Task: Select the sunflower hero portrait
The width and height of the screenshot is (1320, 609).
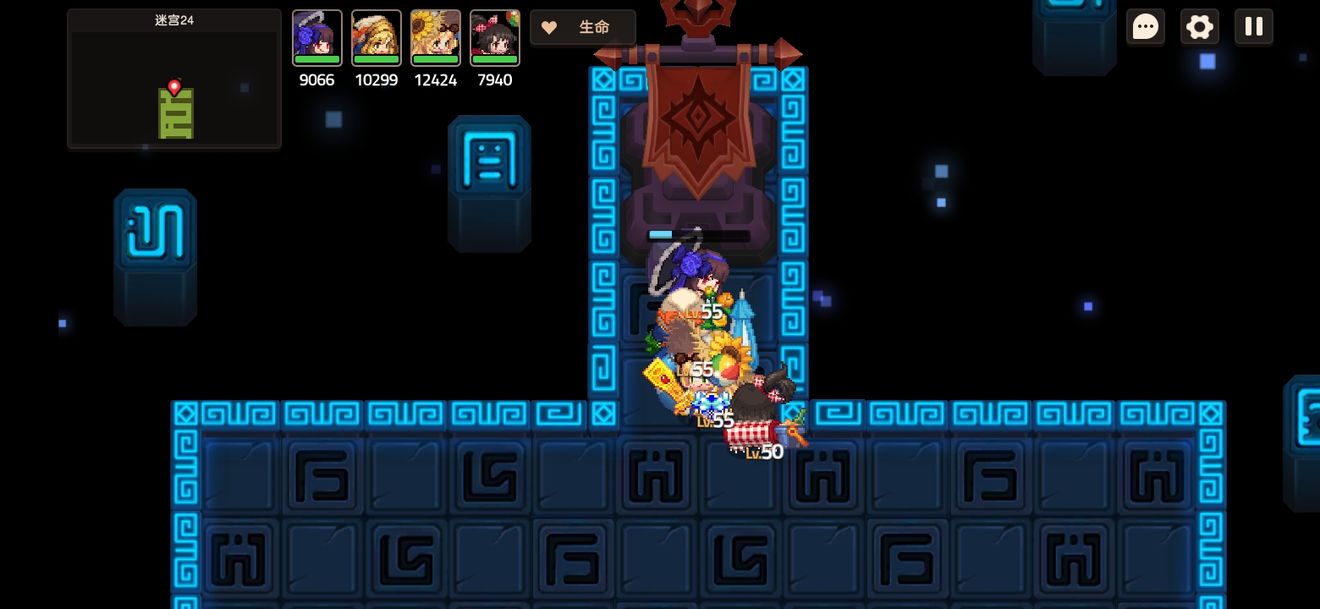Action: (x=435, y=38)
